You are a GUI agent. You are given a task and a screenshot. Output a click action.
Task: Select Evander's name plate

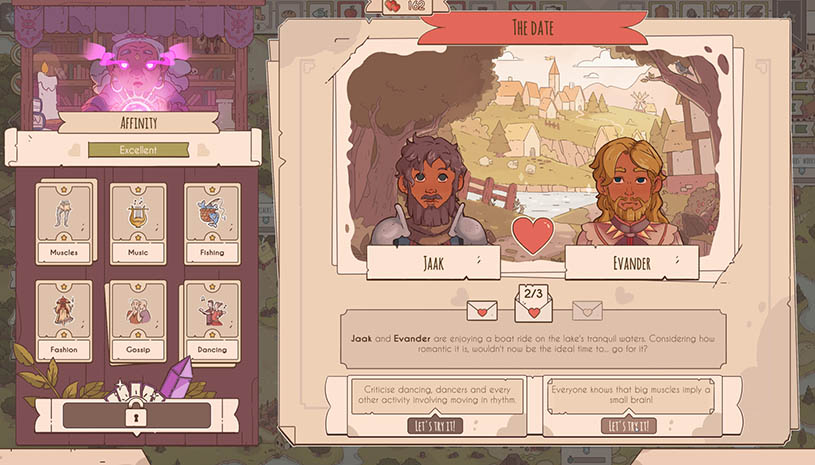[631, 262]
